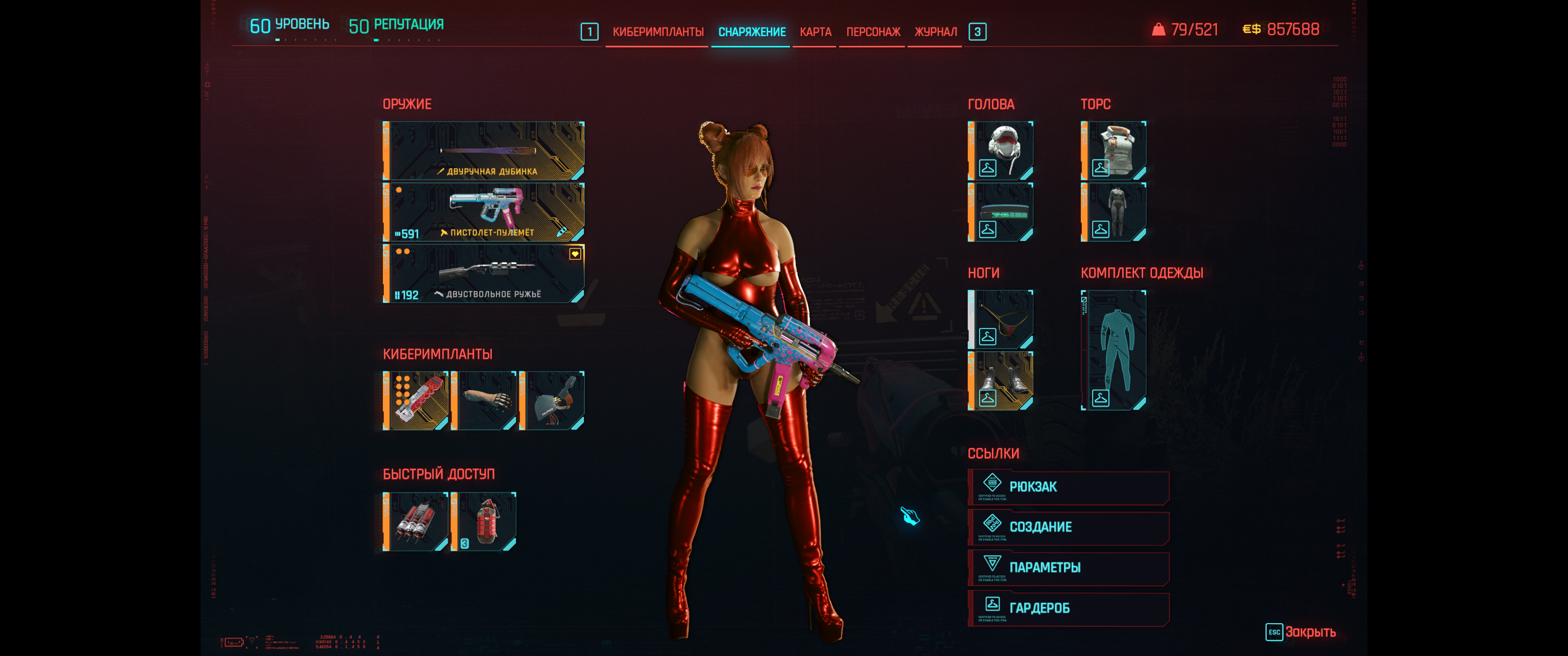Select the red launcher cyberware slot
Viewport: 1568px width, 656px height.
pos(416,400)
